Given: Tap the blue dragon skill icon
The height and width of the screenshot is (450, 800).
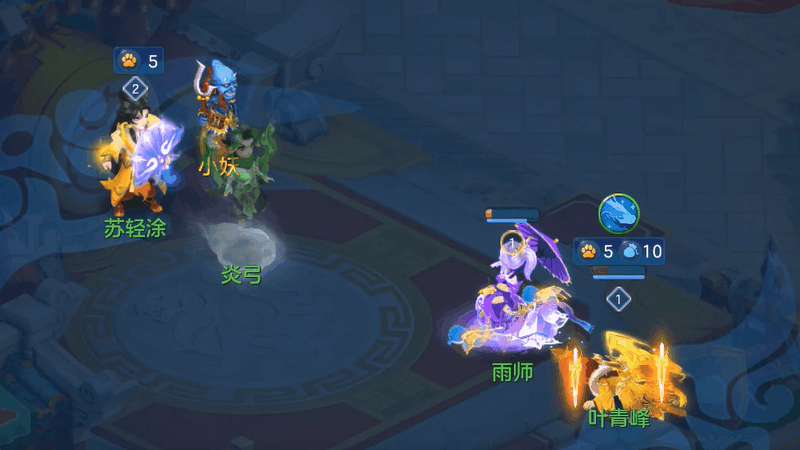Looking at the screenshot, I should pyautogui.click(x=619, y=214).
